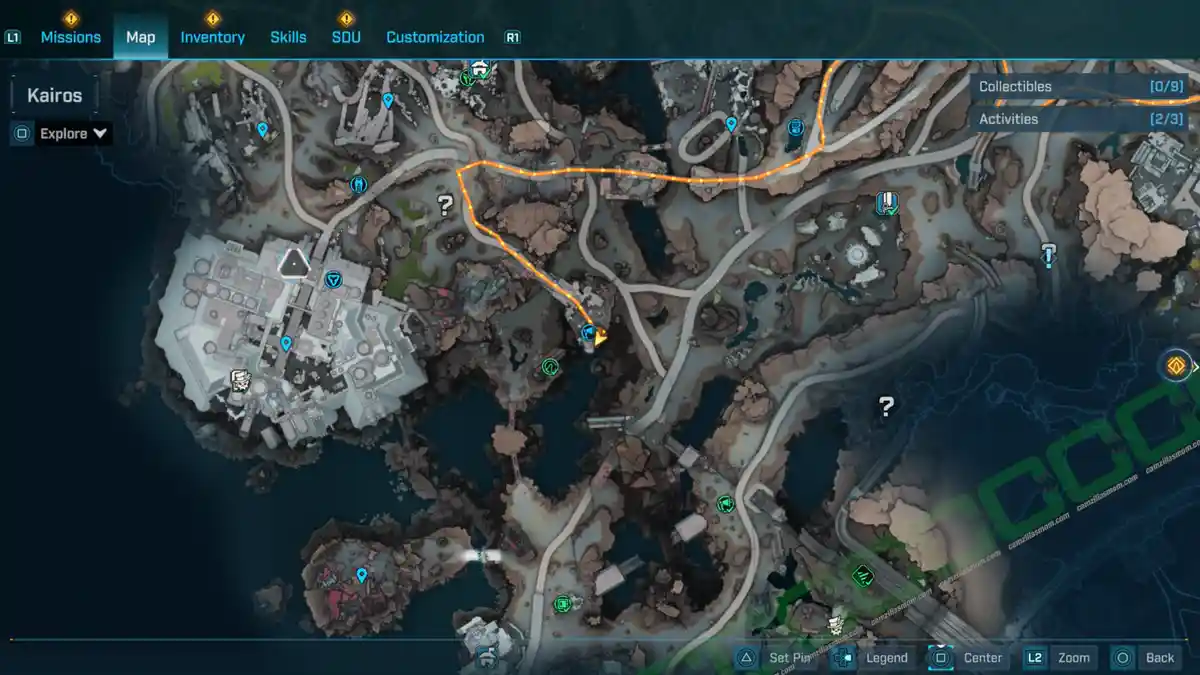Open the Activities tracker entry
Image resolution: width=1200 pixels, height=675 pixels.
coord(1080,119)
